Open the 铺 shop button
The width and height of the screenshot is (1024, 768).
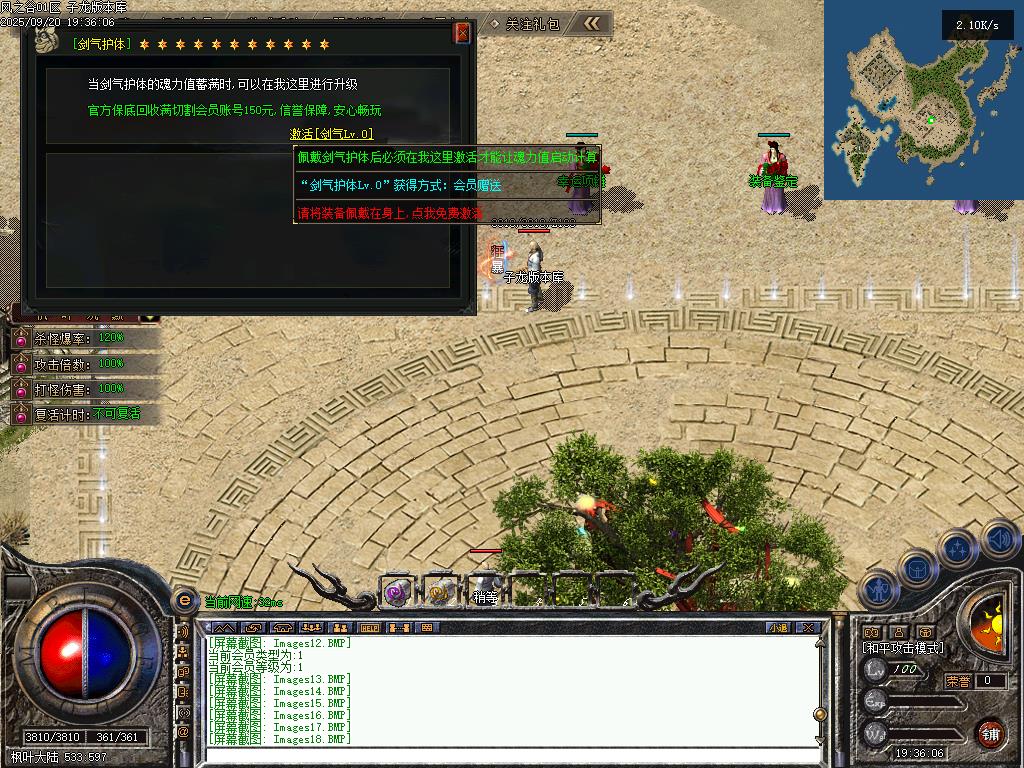click(x=990, y=733)
